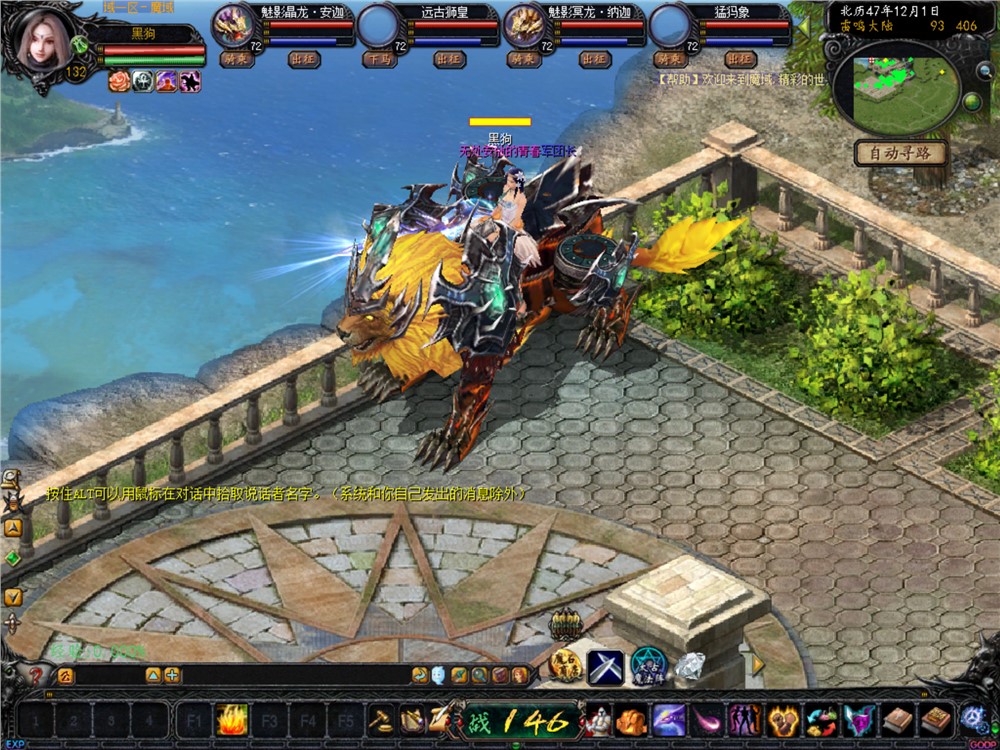This screenshot has width=1000, height=750.
Task: Click 出征 under the 猛犸象 pet
Action: tap(742, 59)
